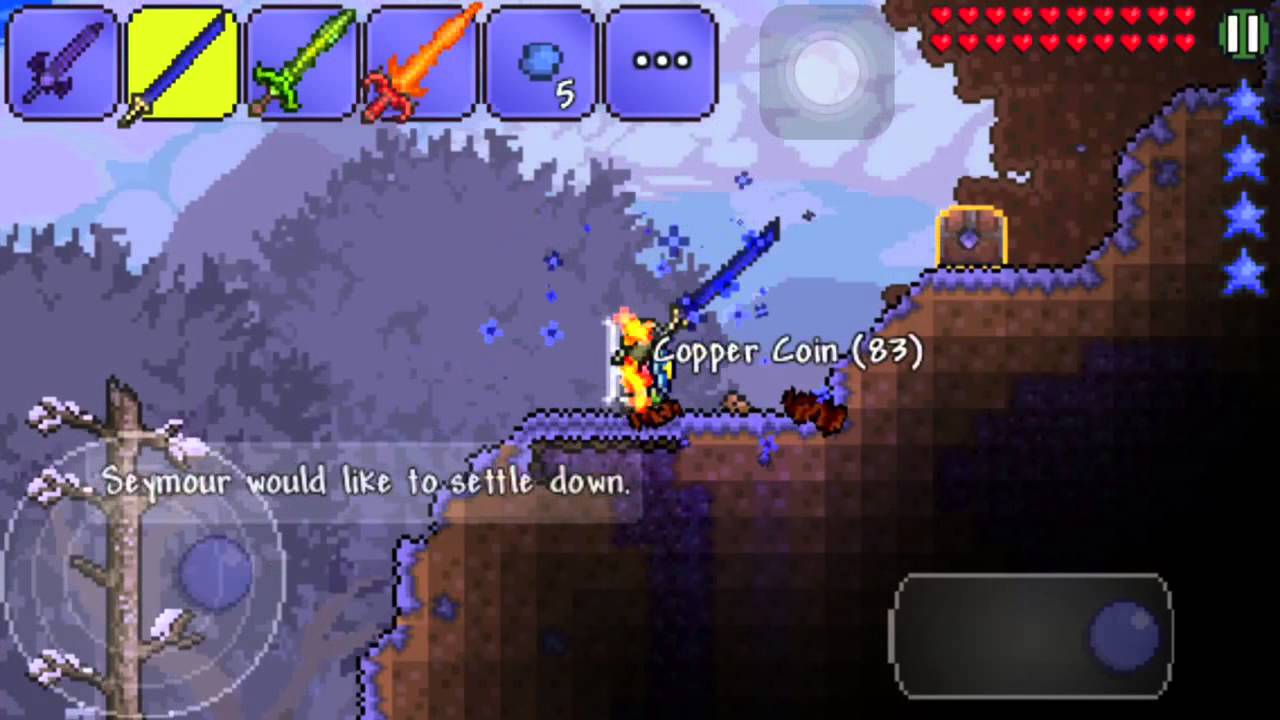
Task: Select the highlighted blue sword slot
Action: click(182, 64)
